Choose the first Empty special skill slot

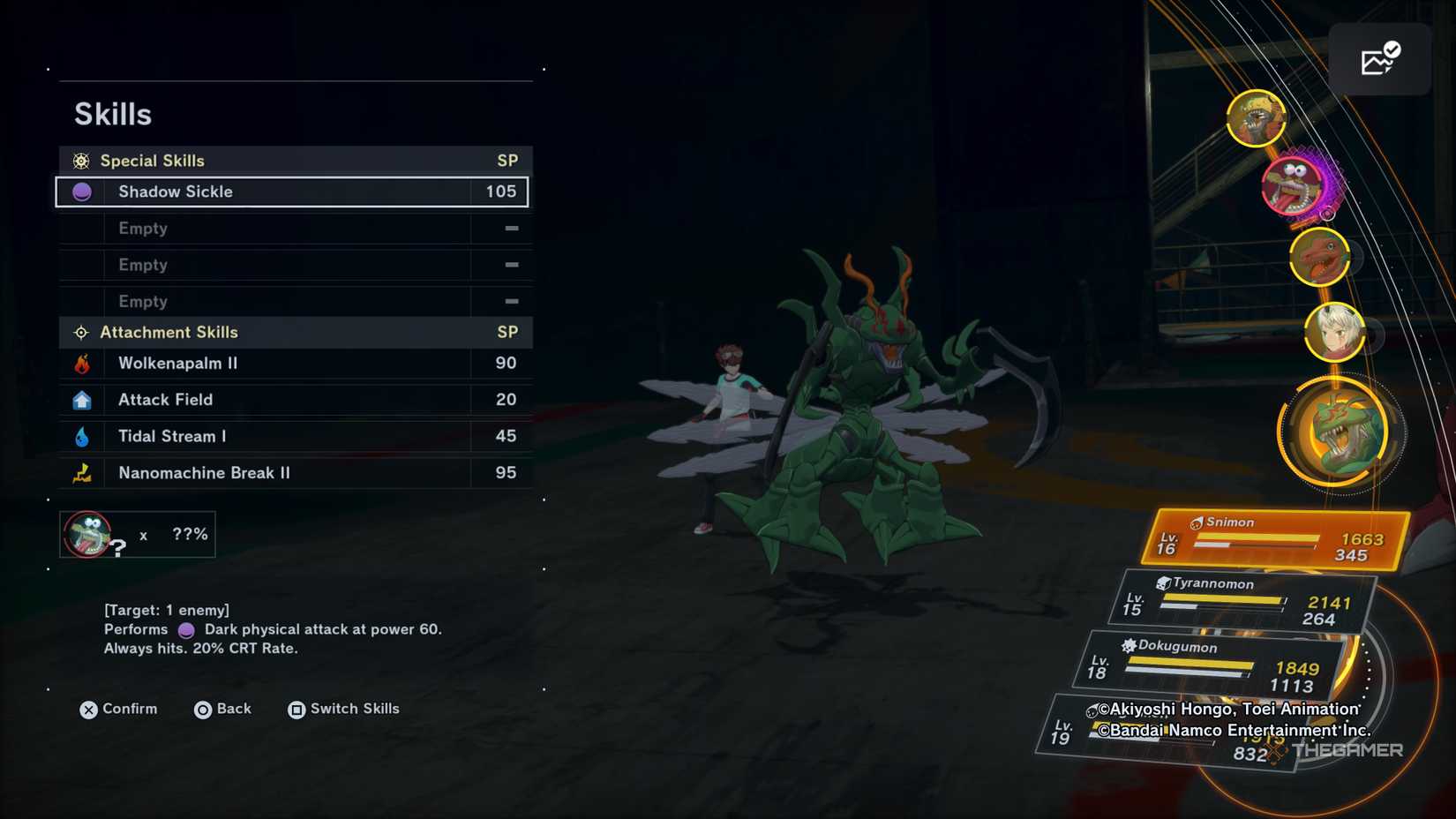click(x=291, y=229)
